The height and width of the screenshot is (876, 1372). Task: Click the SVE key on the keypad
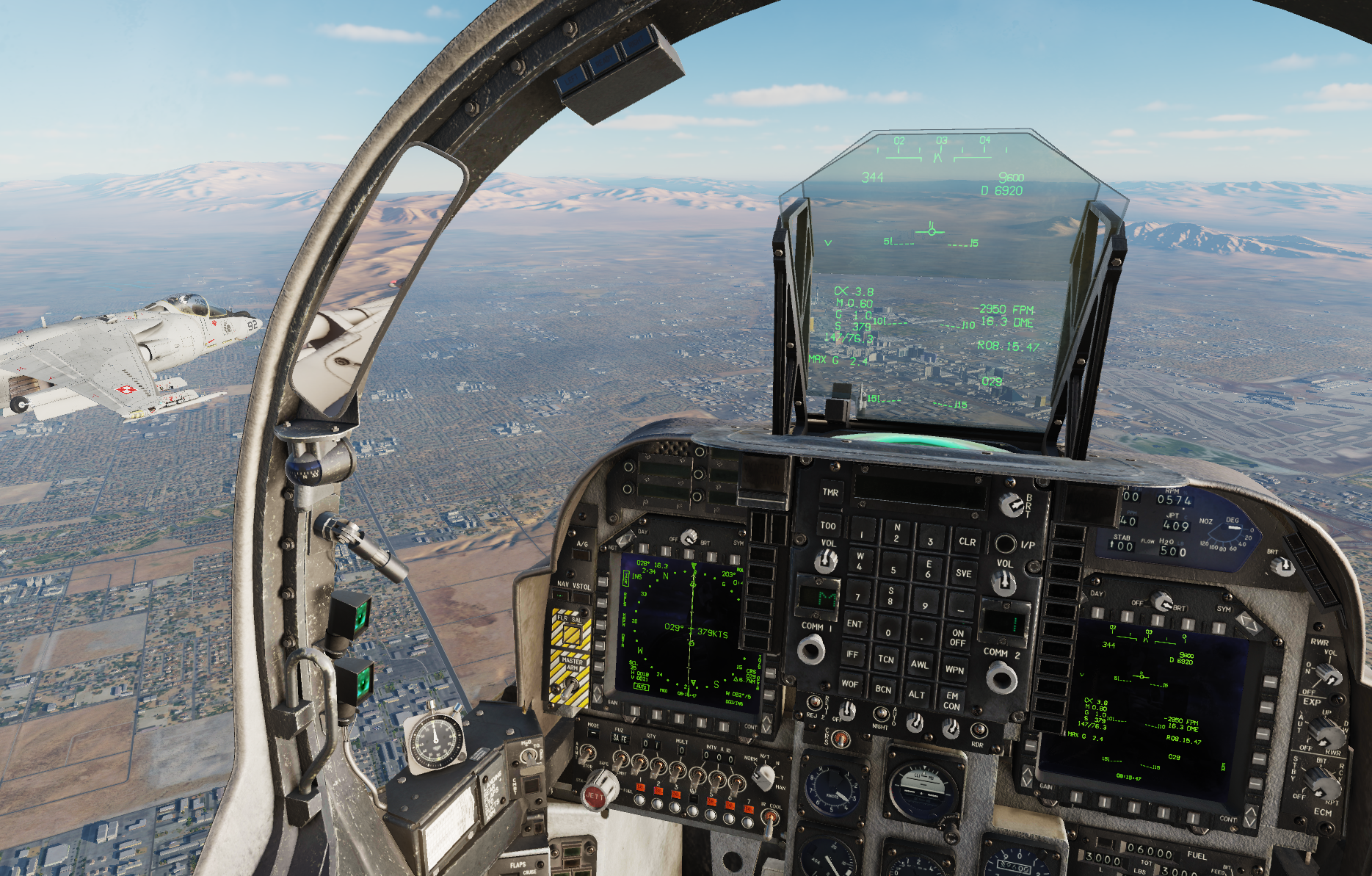(963, 573)
